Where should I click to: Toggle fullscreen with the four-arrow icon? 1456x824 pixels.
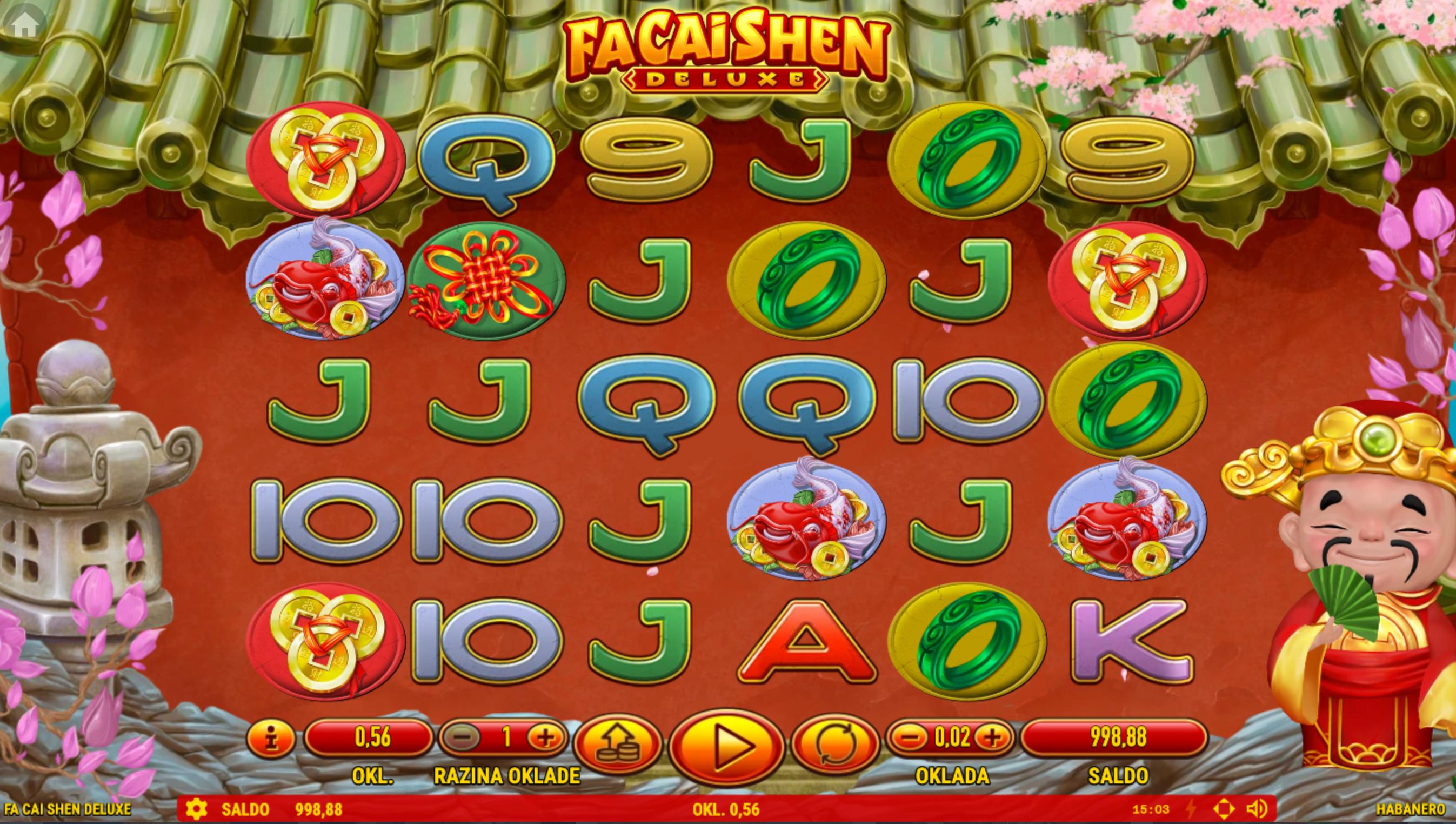(1224, 809)
